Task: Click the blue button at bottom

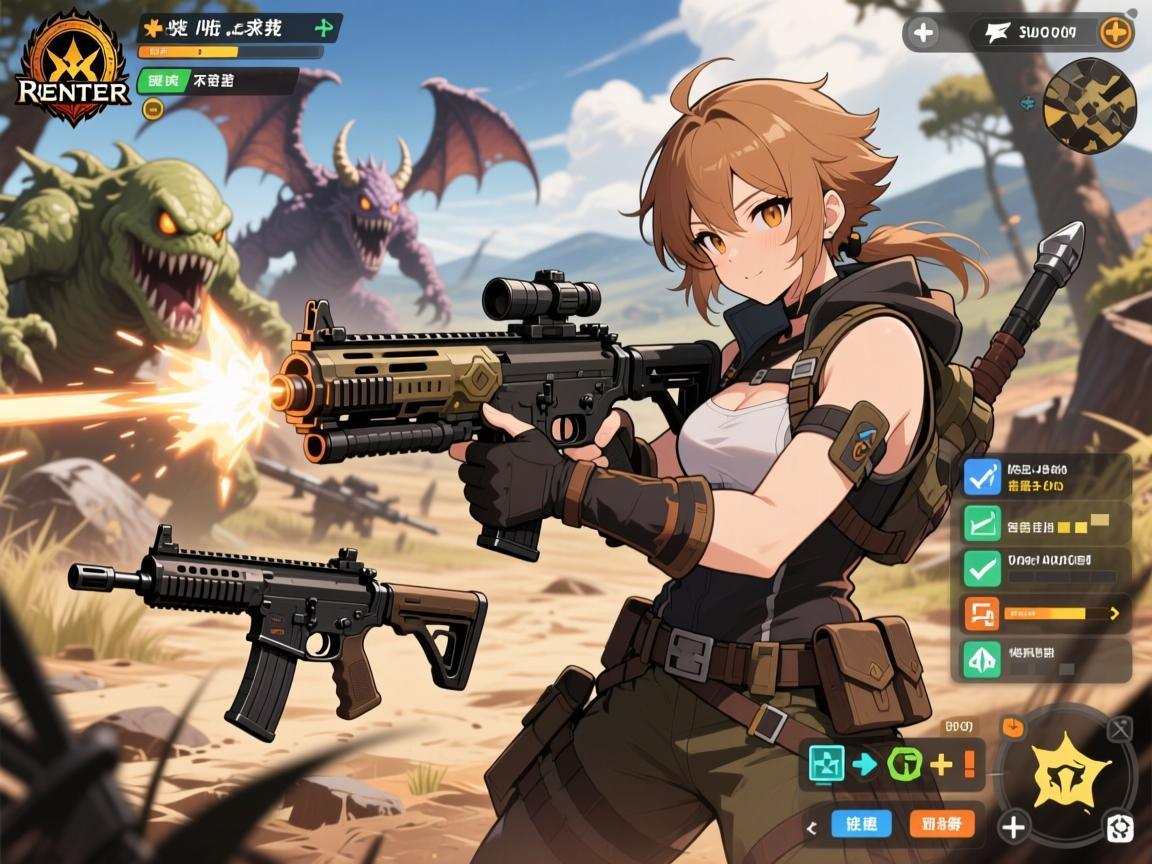Action: point(861,824)
